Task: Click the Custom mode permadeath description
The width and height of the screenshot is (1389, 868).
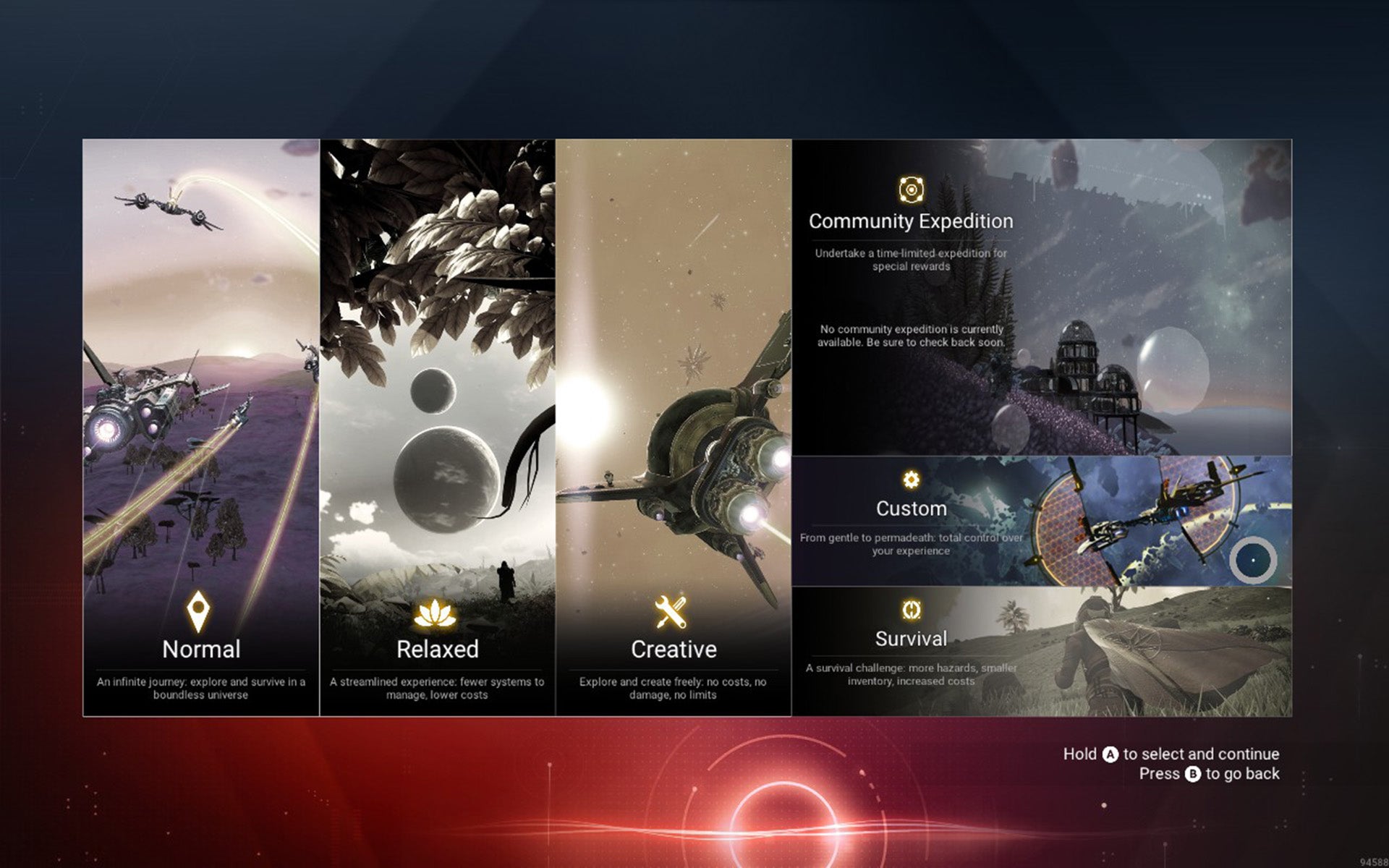Action: 910,544
